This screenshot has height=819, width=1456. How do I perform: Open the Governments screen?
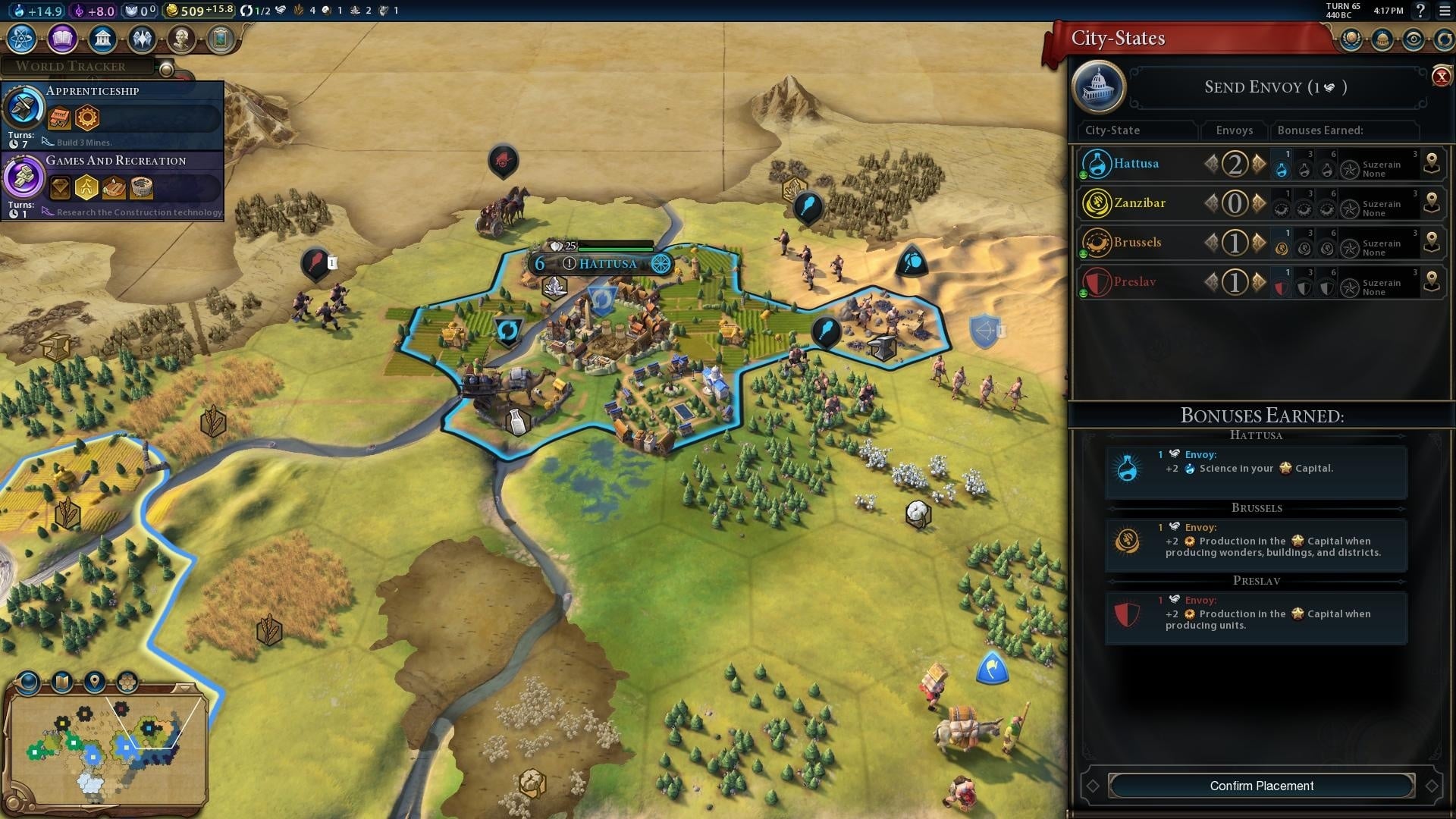[x=102, y=39]
